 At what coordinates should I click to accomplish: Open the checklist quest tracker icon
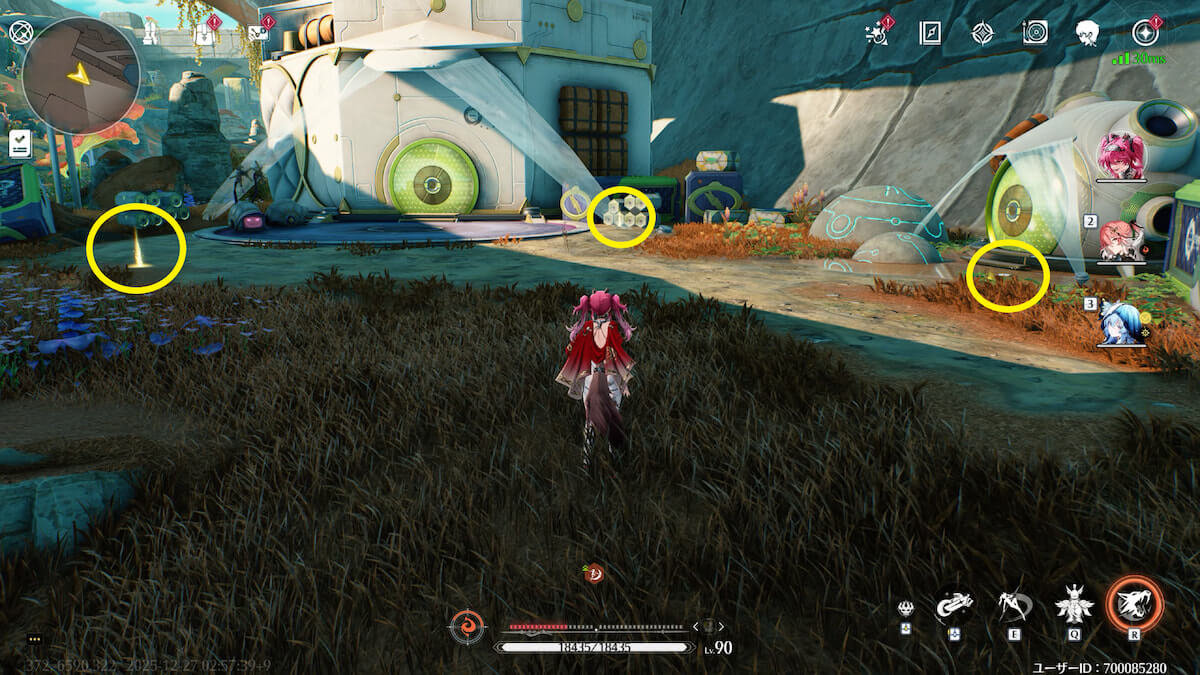(20, 143)
